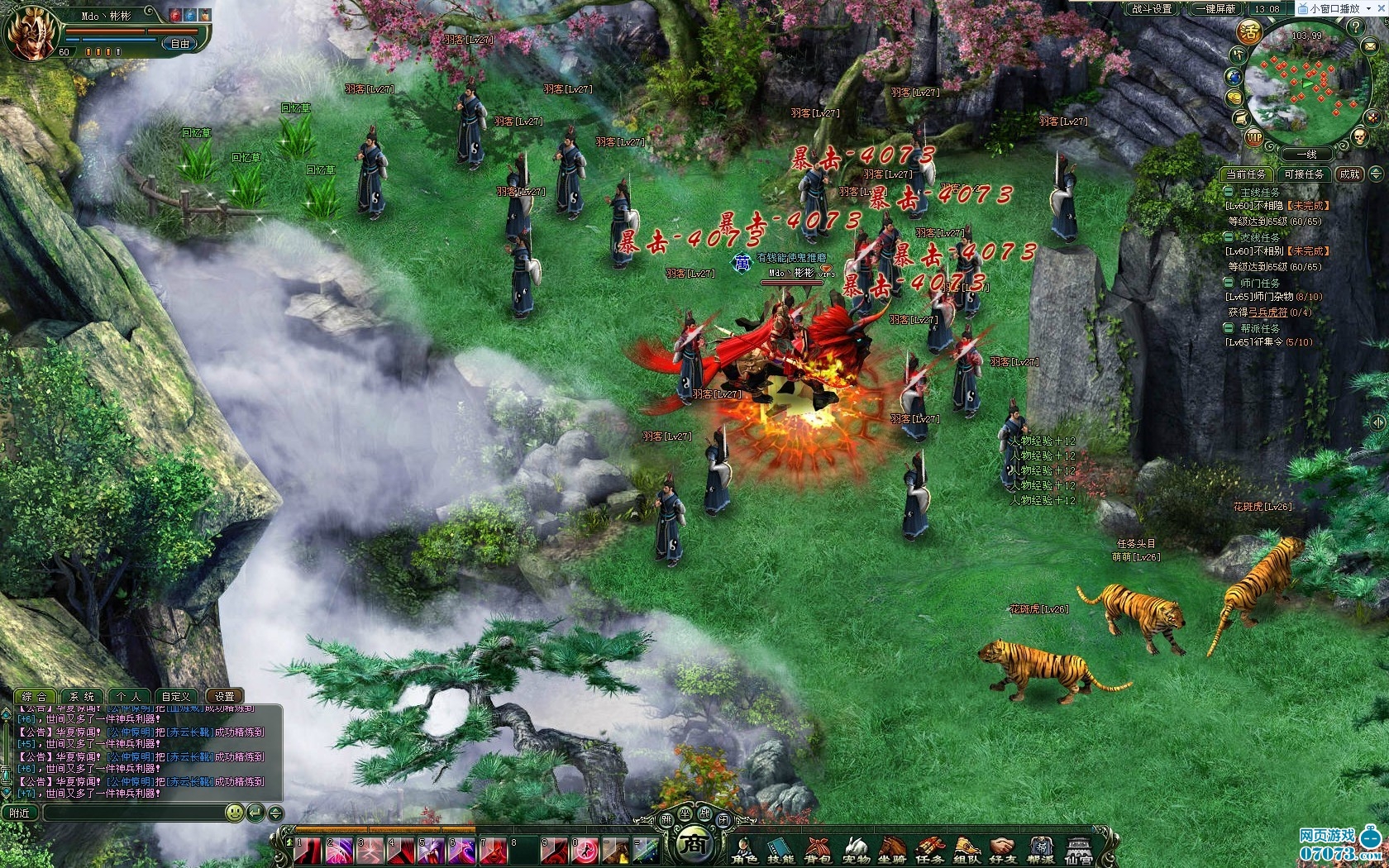This screenshot has width=1389, height=868.
Task: Open the VIP badge button
Action: pyautogui.click(x=1254, y=138)
